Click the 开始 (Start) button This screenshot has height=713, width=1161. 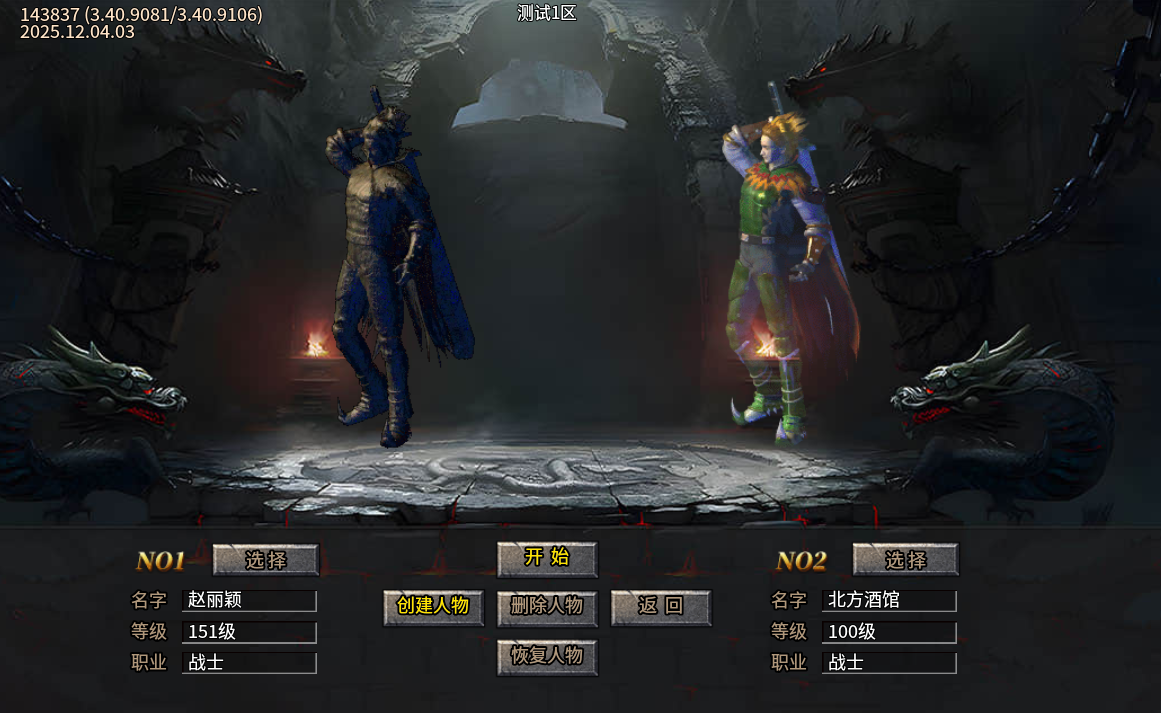coord(547,559)
